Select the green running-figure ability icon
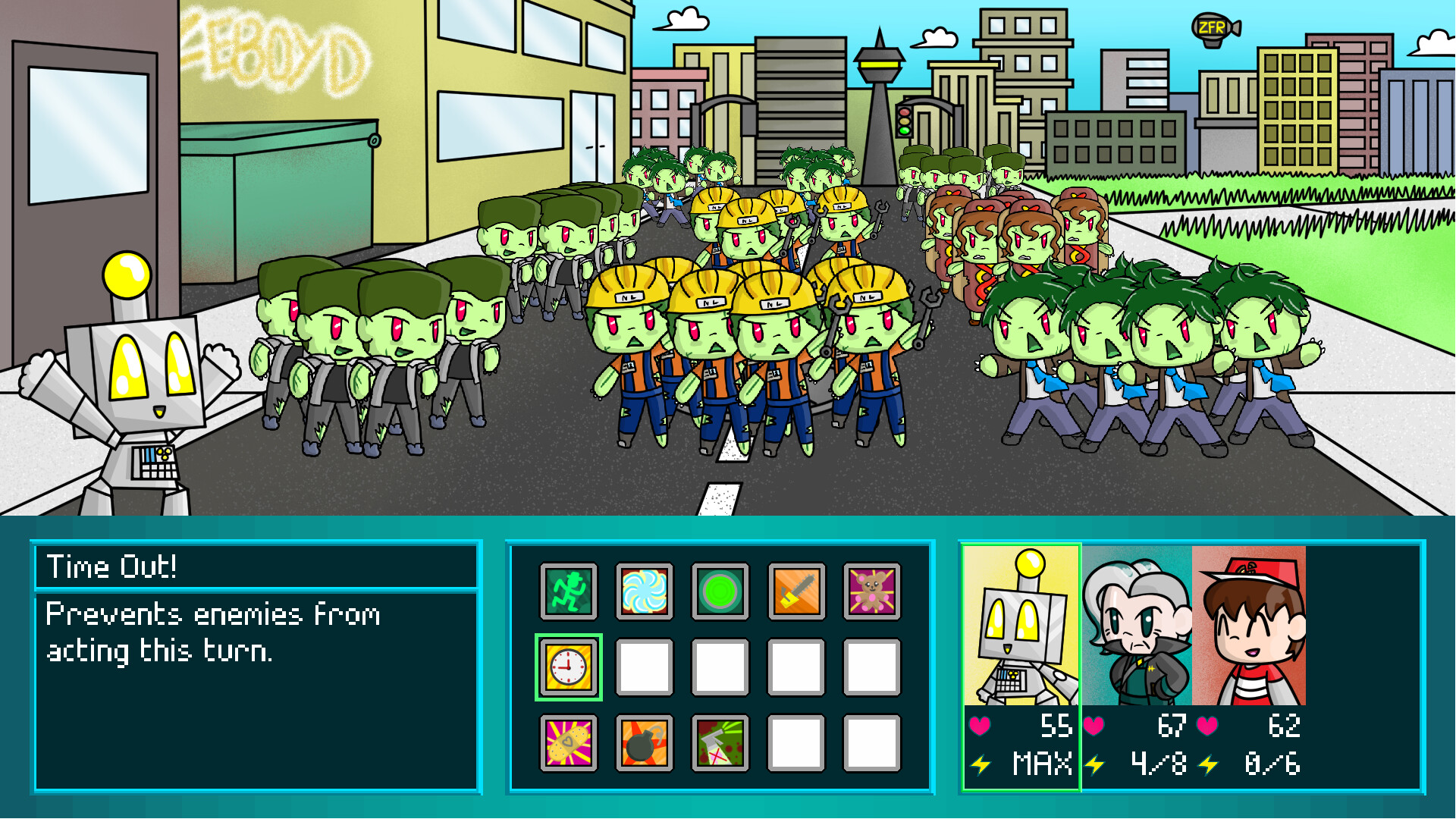Viewport: 1456px width, 819px height. [567, 592]
